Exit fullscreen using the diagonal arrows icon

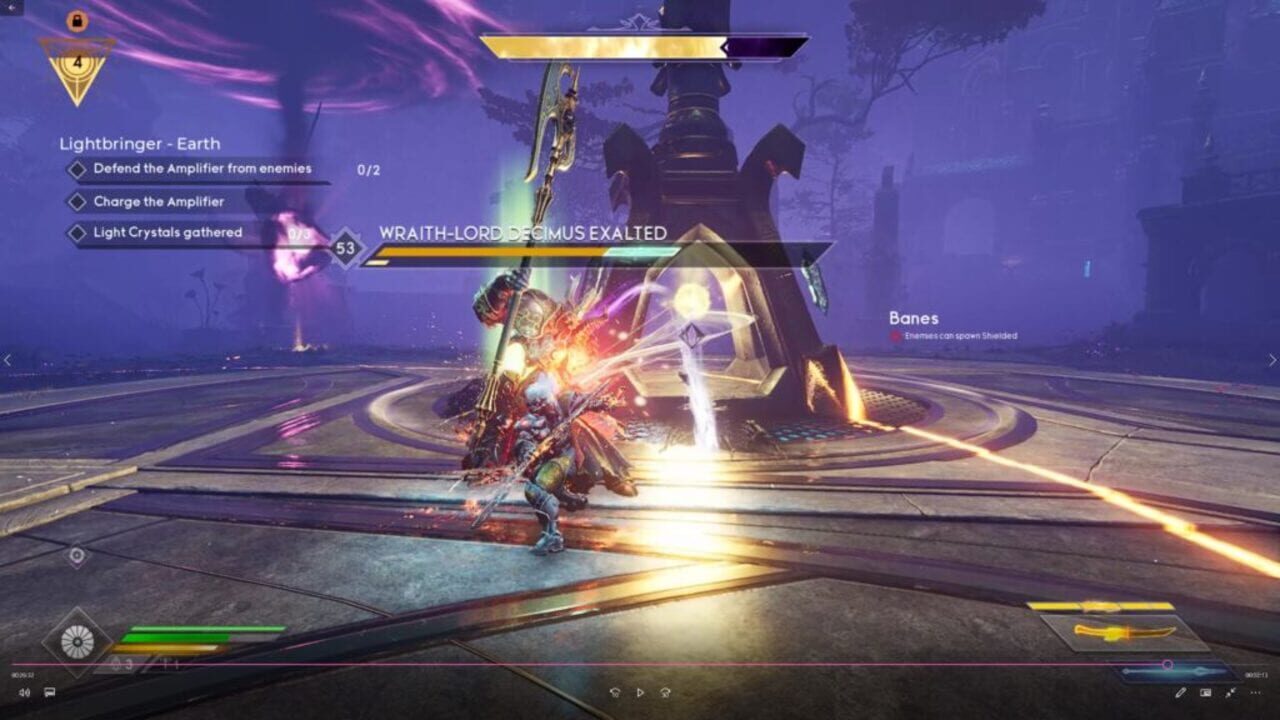click(x=1230, y=692)
